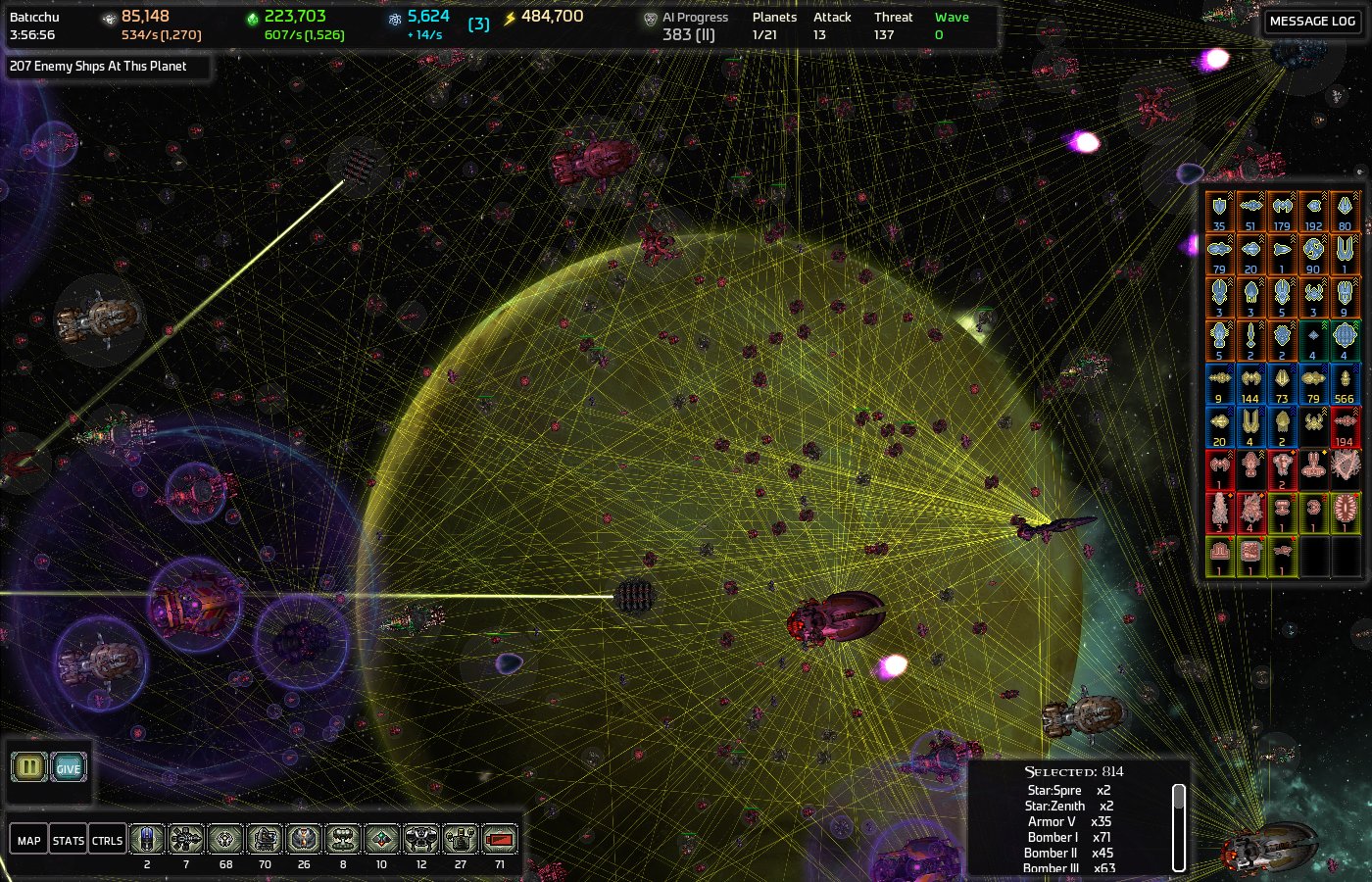Click the selected-units list scrollbar

point(1179,826)
